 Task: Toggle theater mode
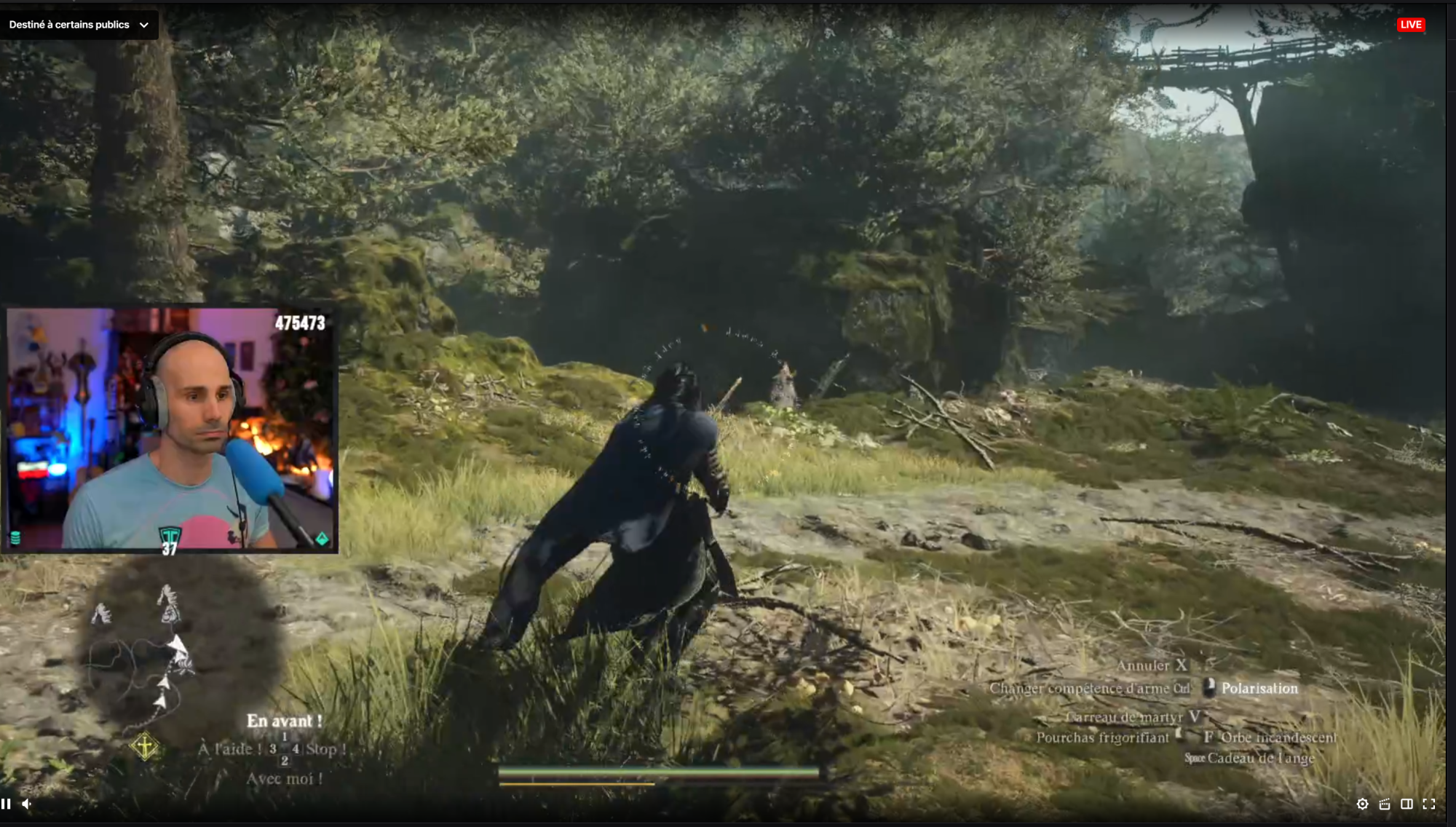click(x=1408, y=803)
